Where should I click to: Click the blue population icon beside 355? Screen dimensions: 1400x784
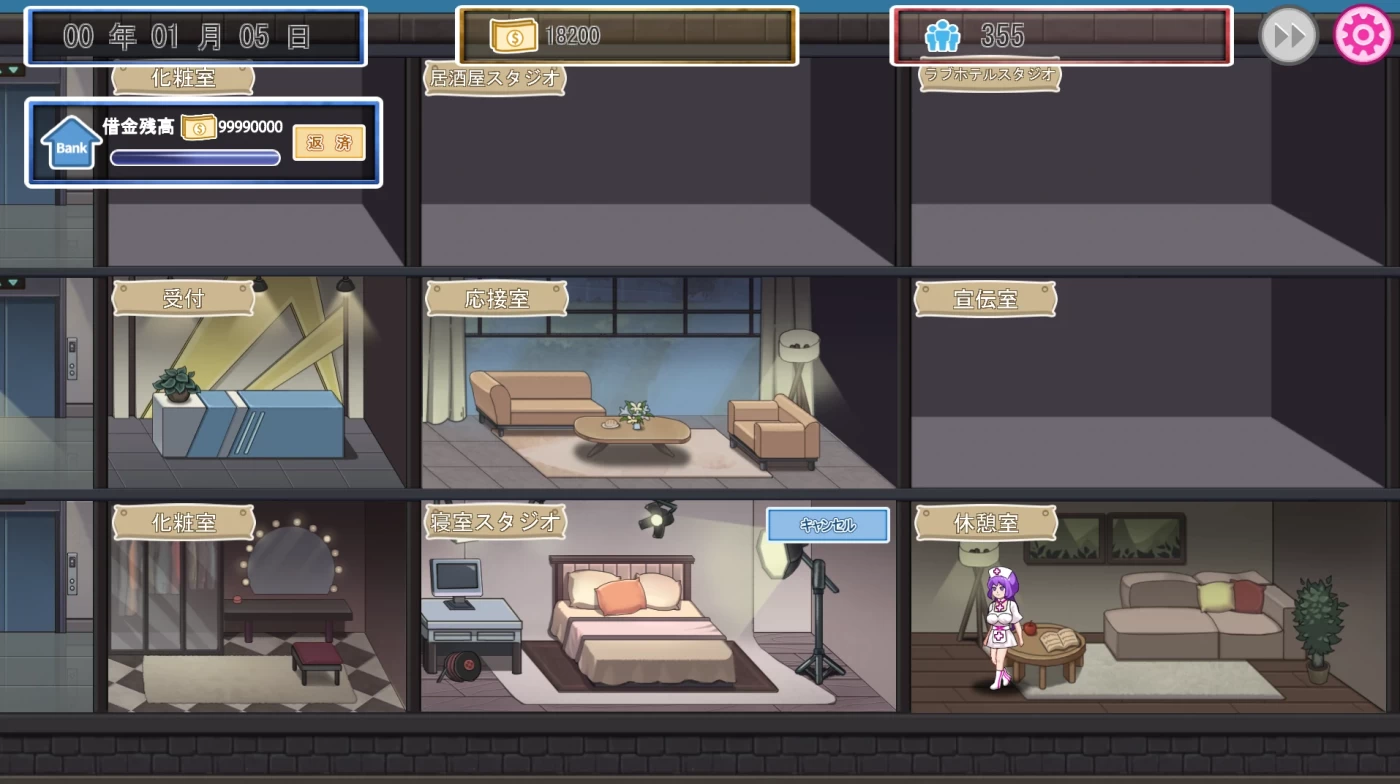coord(941,34)
